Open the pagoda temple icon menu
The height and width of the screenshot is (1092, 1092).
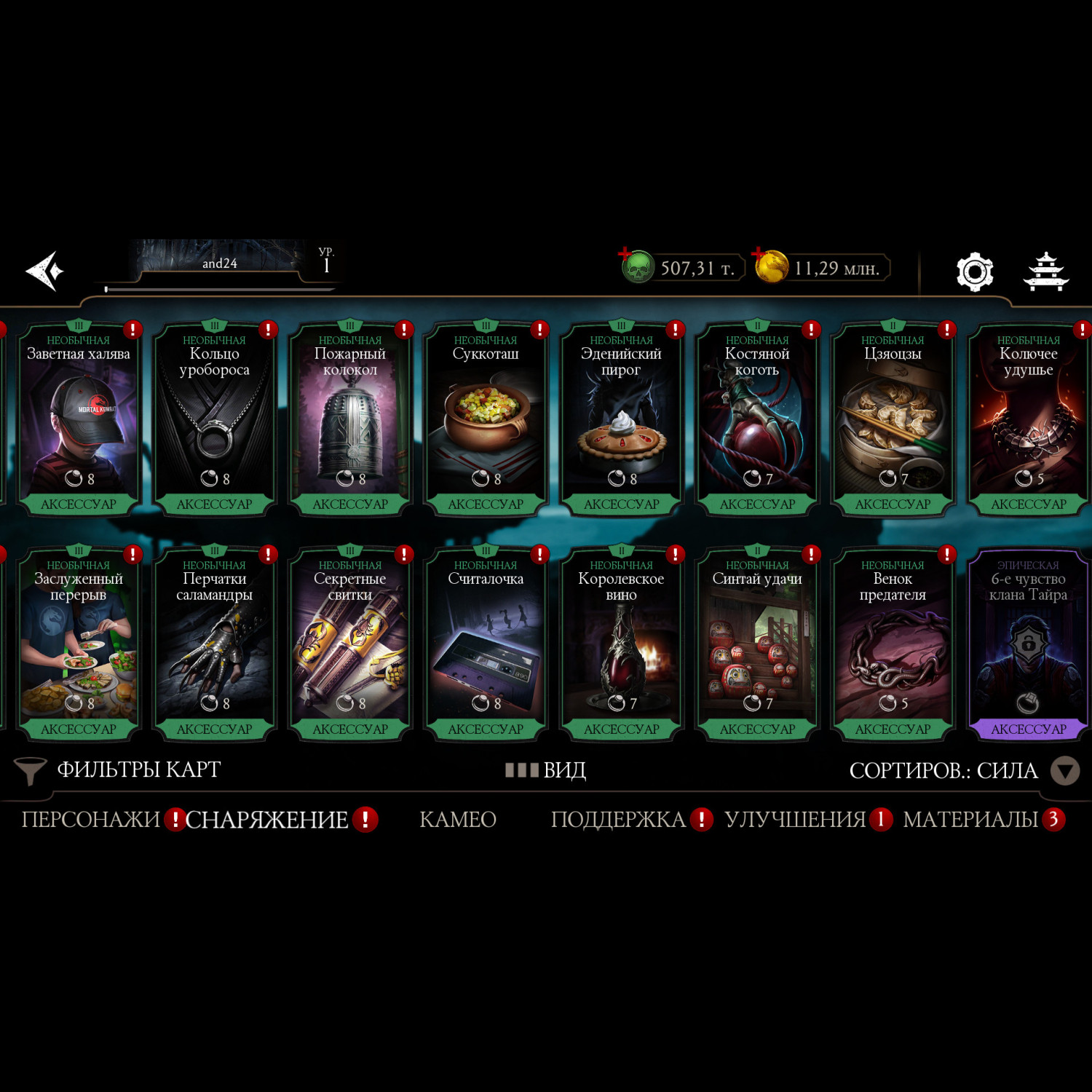[1045, 272]
